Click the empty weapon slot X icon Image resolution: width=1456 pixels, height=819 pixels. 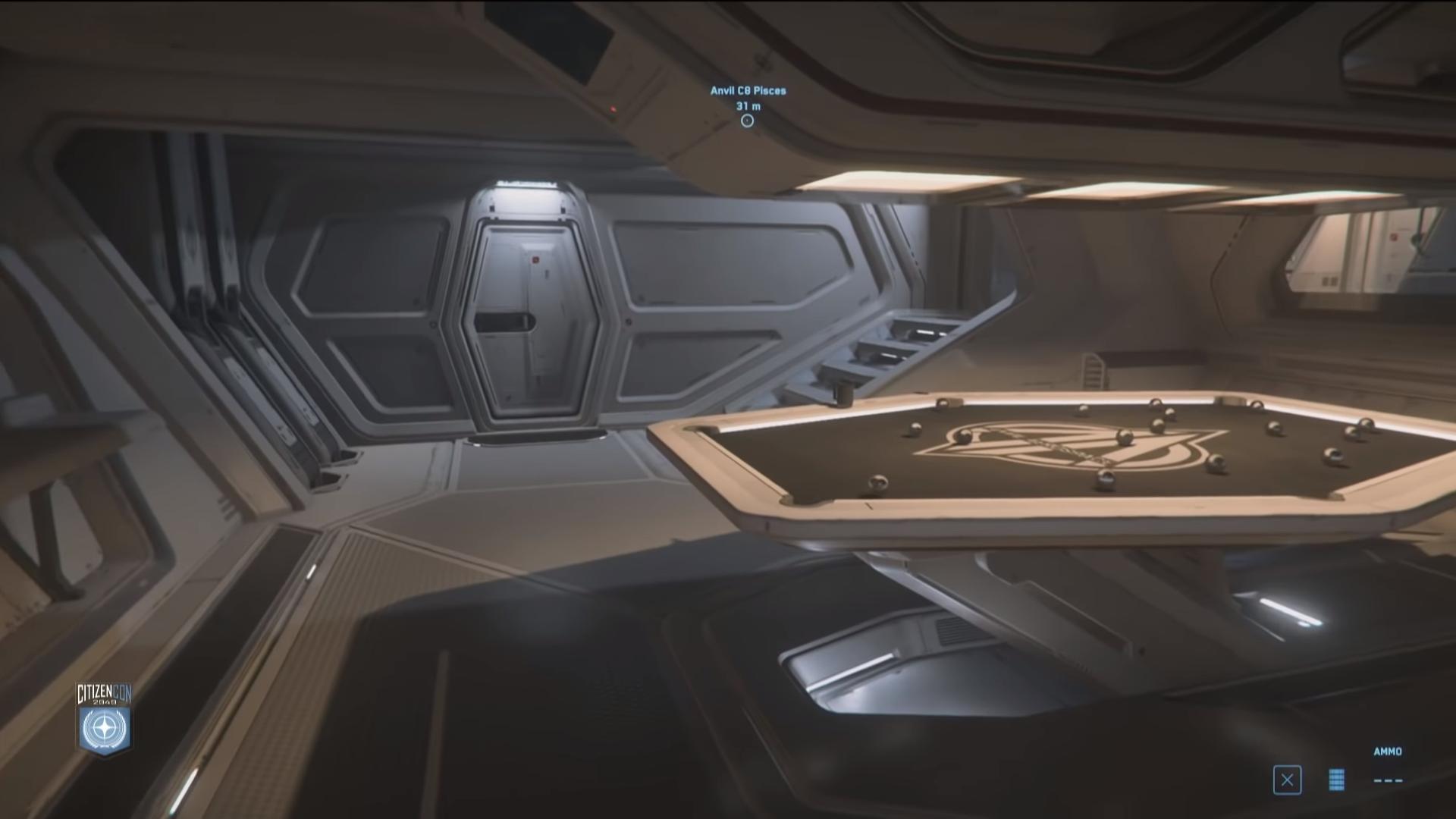[x=1287, y=780]
